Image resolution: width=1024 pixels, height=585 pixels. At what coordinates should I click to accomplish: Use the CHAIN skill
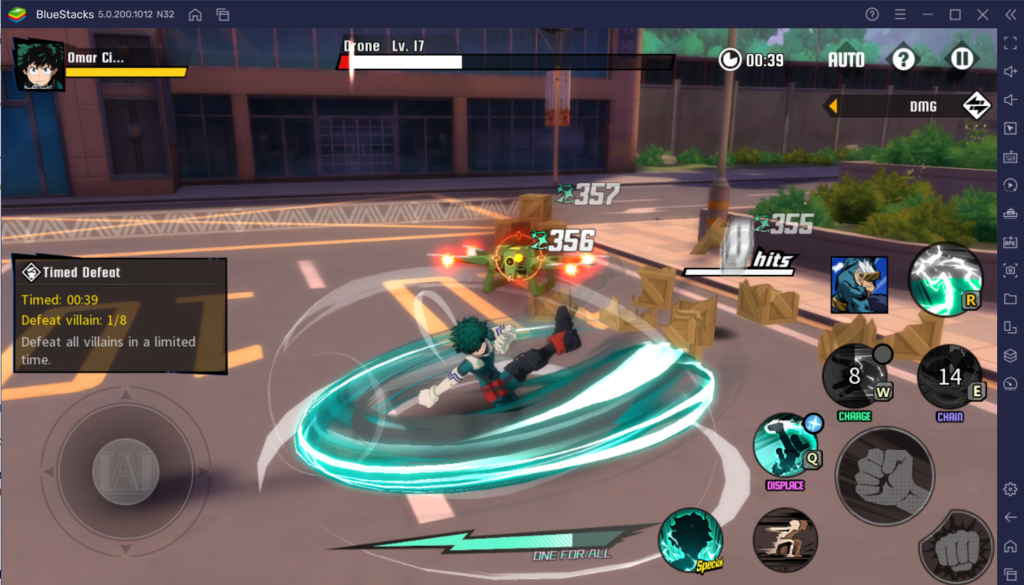point(948,377)
